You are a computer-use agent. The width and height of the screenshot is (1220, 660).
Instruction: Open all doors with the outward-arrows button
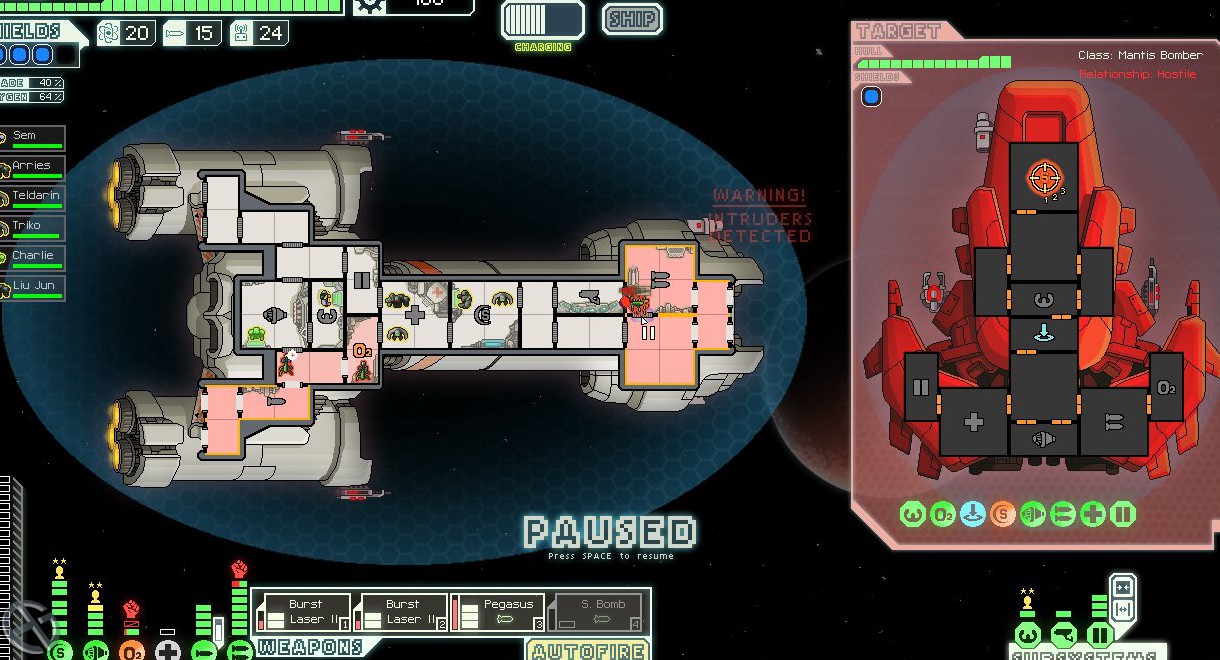click(x=1123, y=609)
